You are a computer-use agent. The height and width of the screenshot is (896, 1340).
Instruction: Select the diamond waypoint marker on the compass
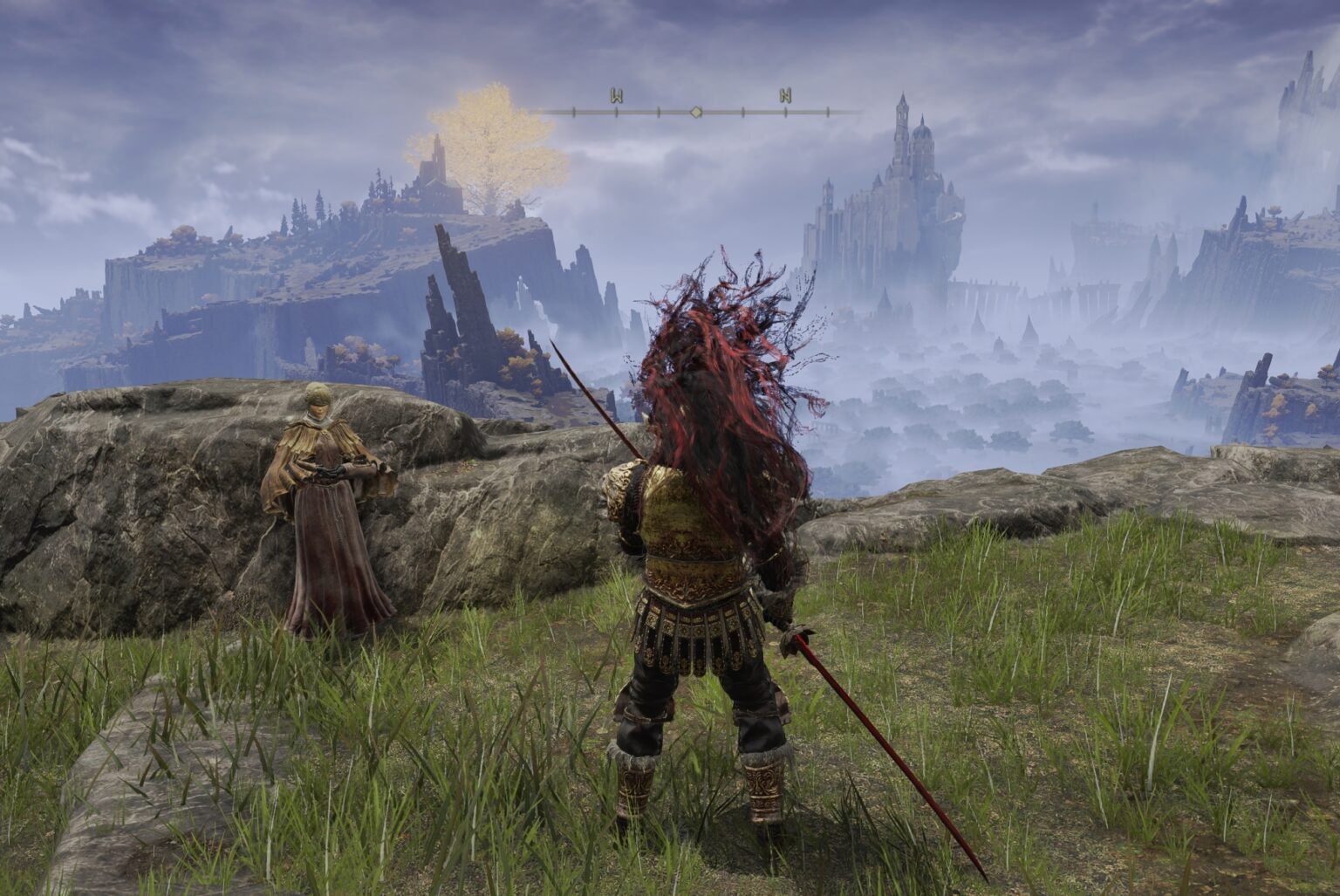[695, 112]
